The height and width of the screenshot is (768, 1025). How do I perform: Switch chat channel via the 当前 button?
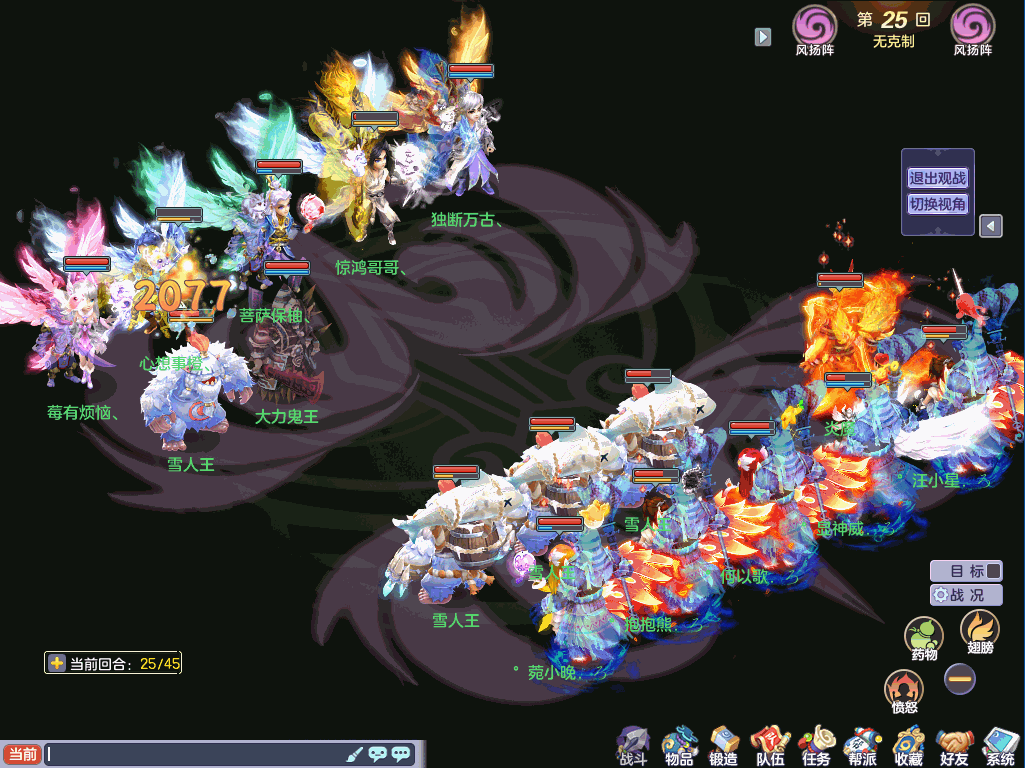pyautogui.click(x=21, y=754)
